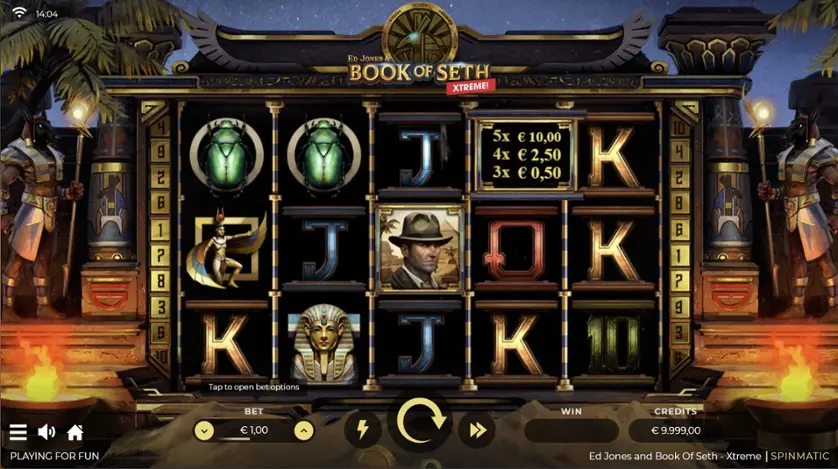Image resolution: width=838 pixels, height=469 pixels.
Task: Decrease the bet with the down arrow
Action: [204, 430]
